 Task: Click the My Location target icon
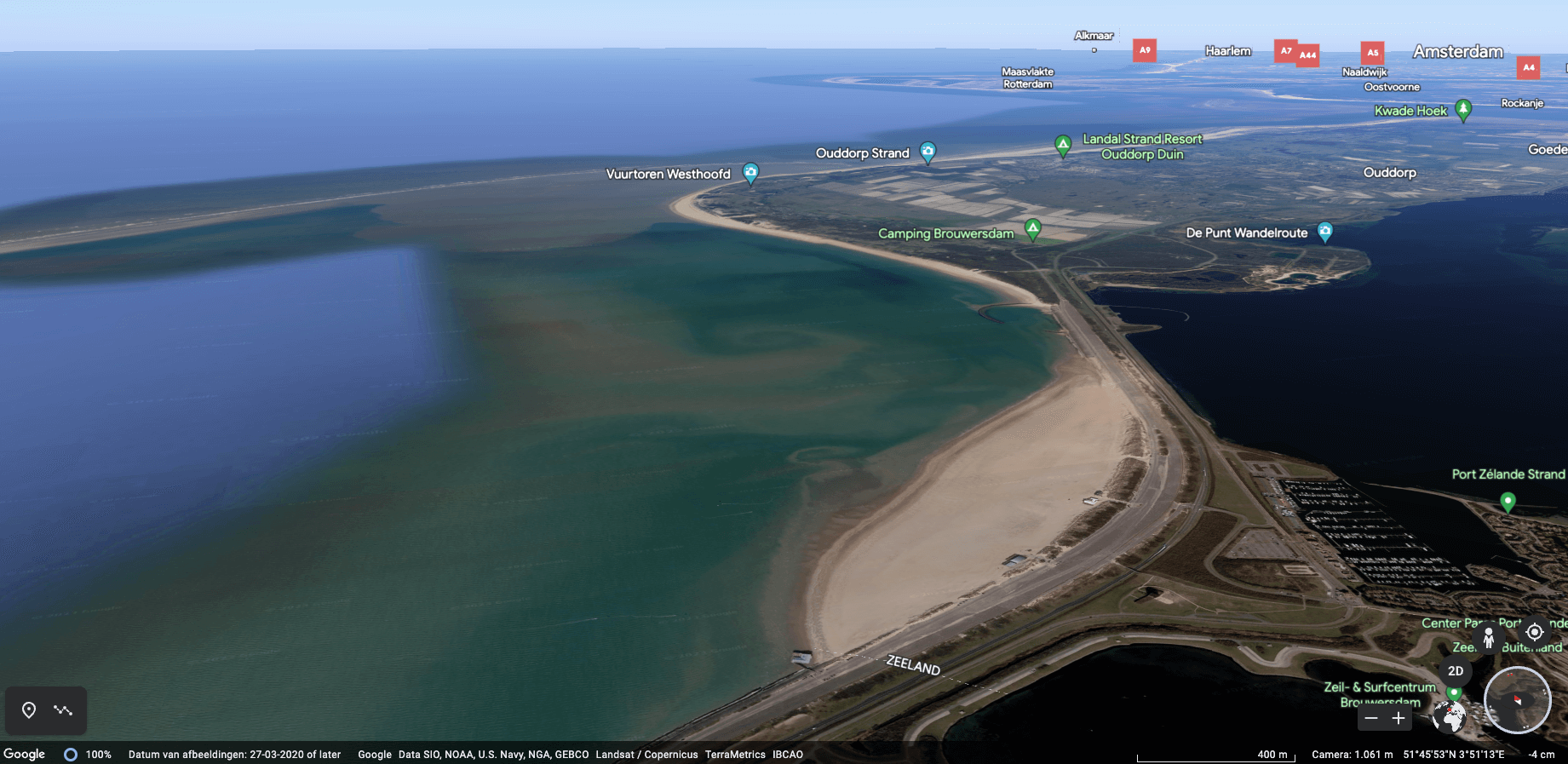[x=1536, y=632]
